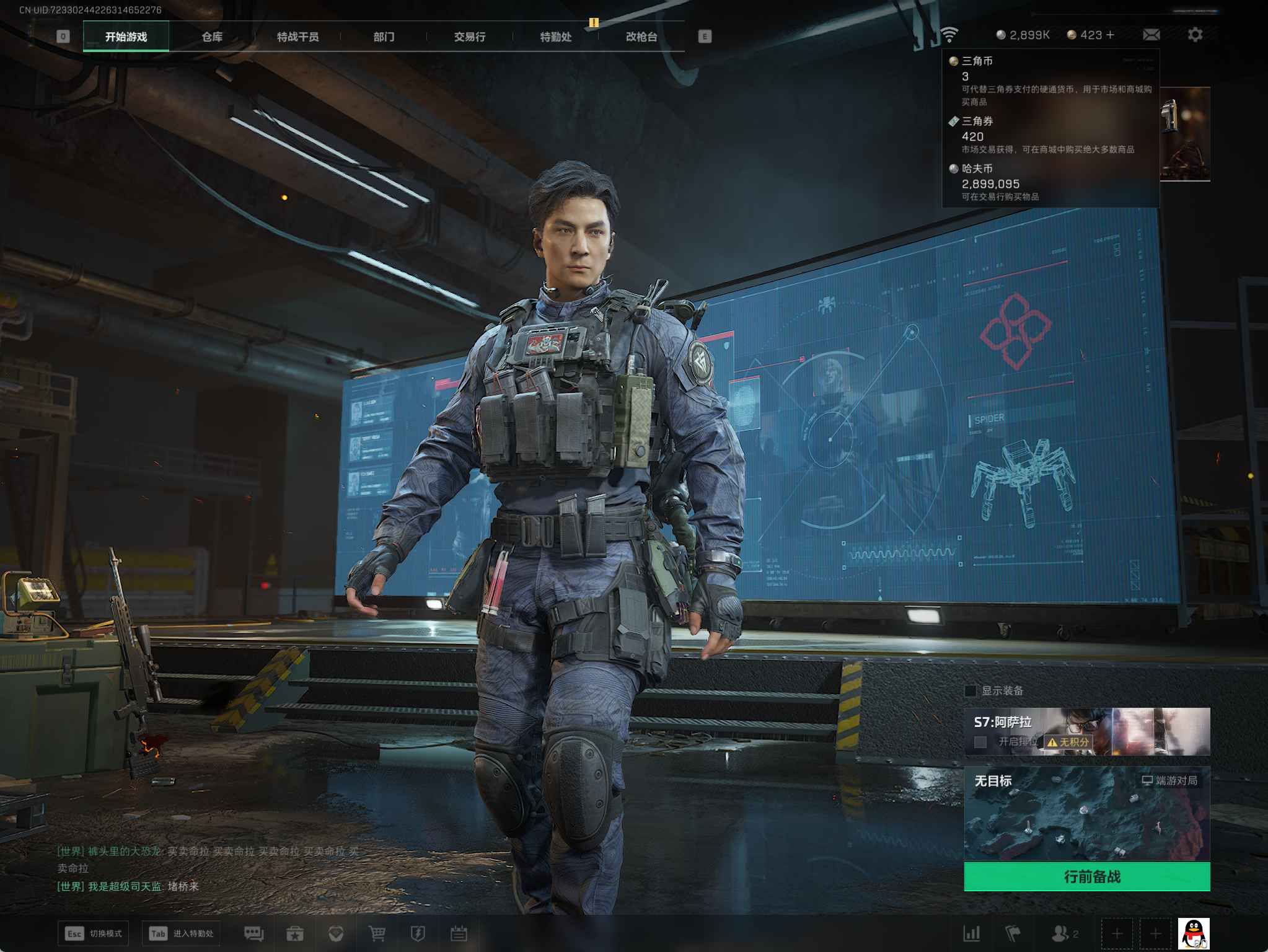This screenshot has height=952, width=1268.
Task: Switch to the 特战干员 operators tab
Action: (297, 37)
